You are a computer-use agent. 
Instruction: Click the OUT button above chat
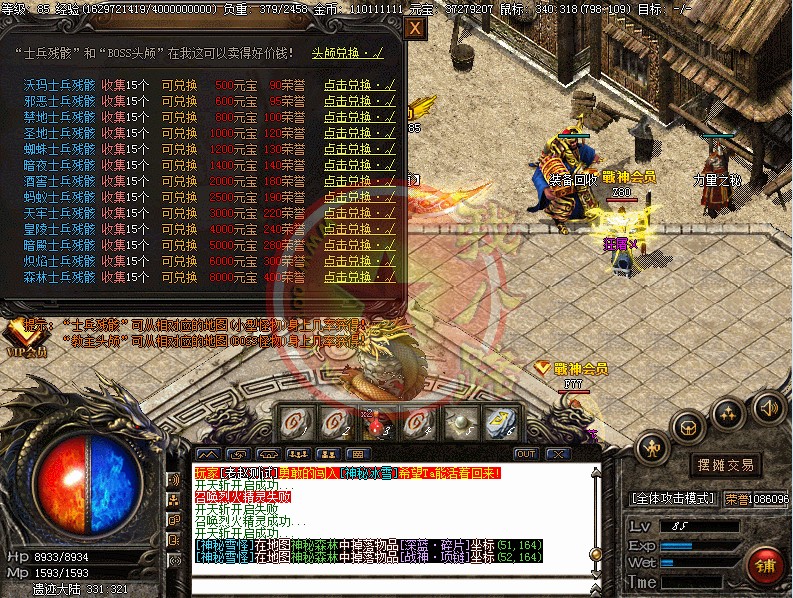(526, 454)
